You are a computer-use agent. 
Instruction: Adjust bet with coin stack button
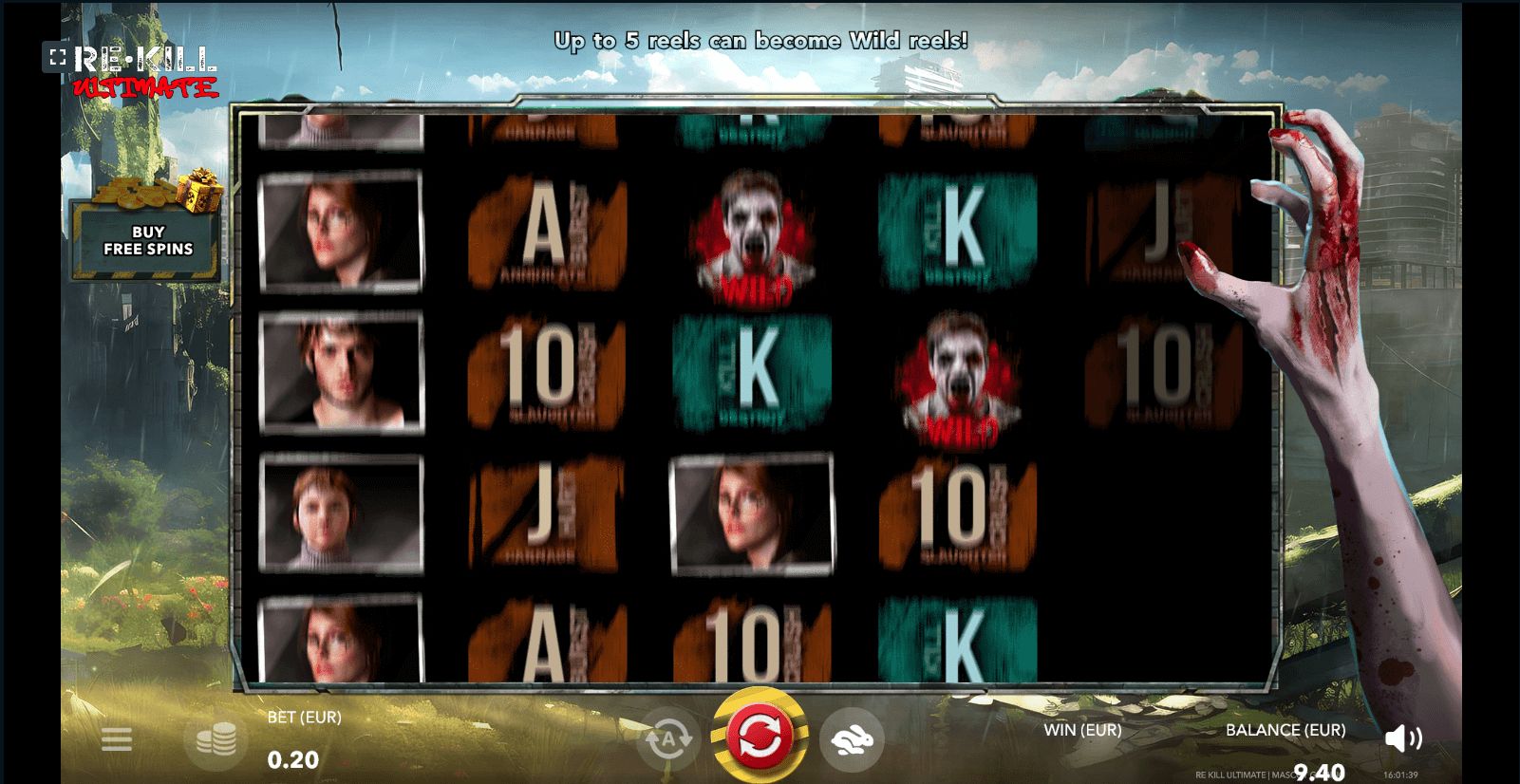(216, 739)
